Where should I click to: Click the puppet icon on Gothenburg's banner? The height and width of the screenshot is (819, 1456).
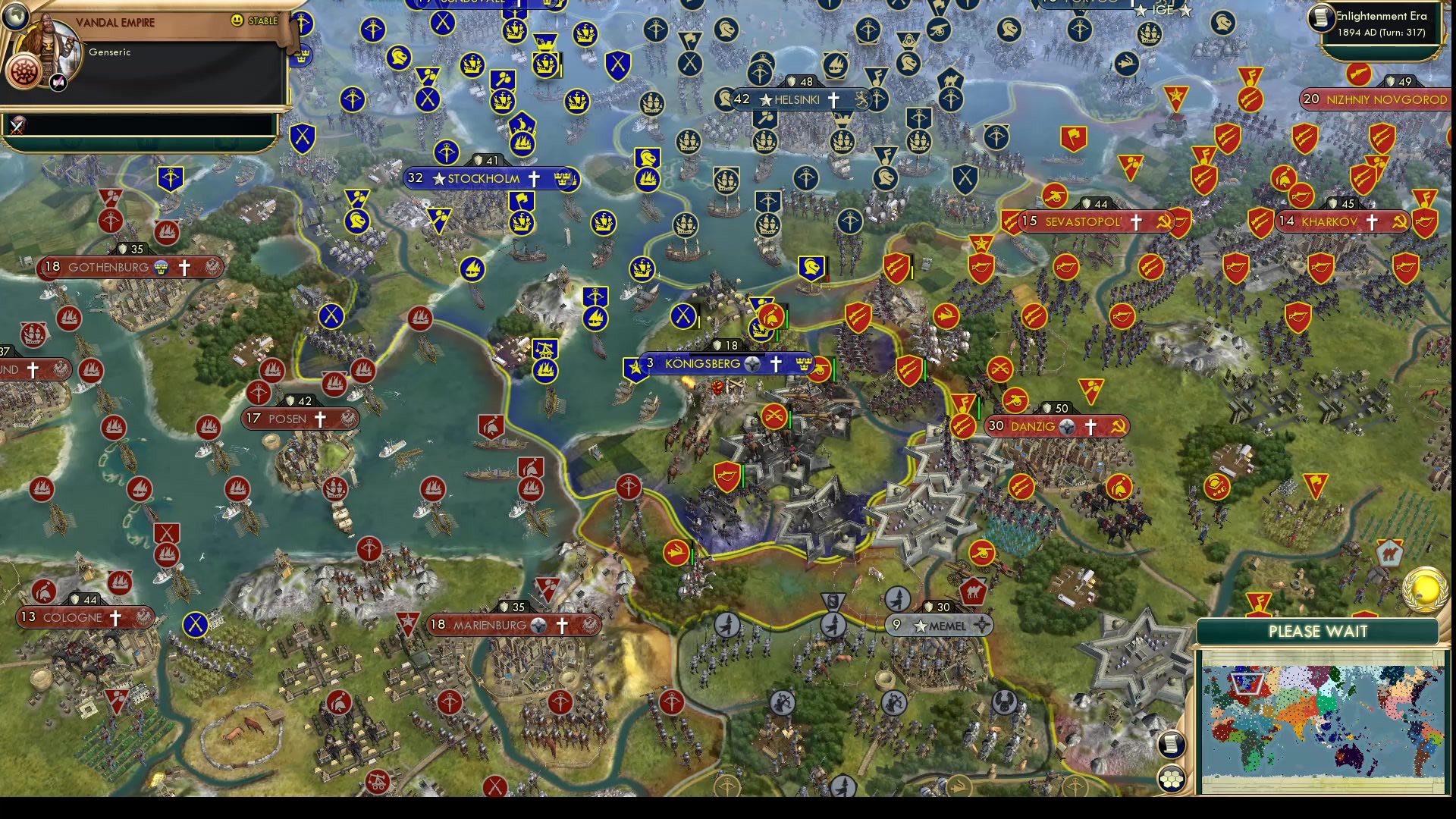click(159, 266)
